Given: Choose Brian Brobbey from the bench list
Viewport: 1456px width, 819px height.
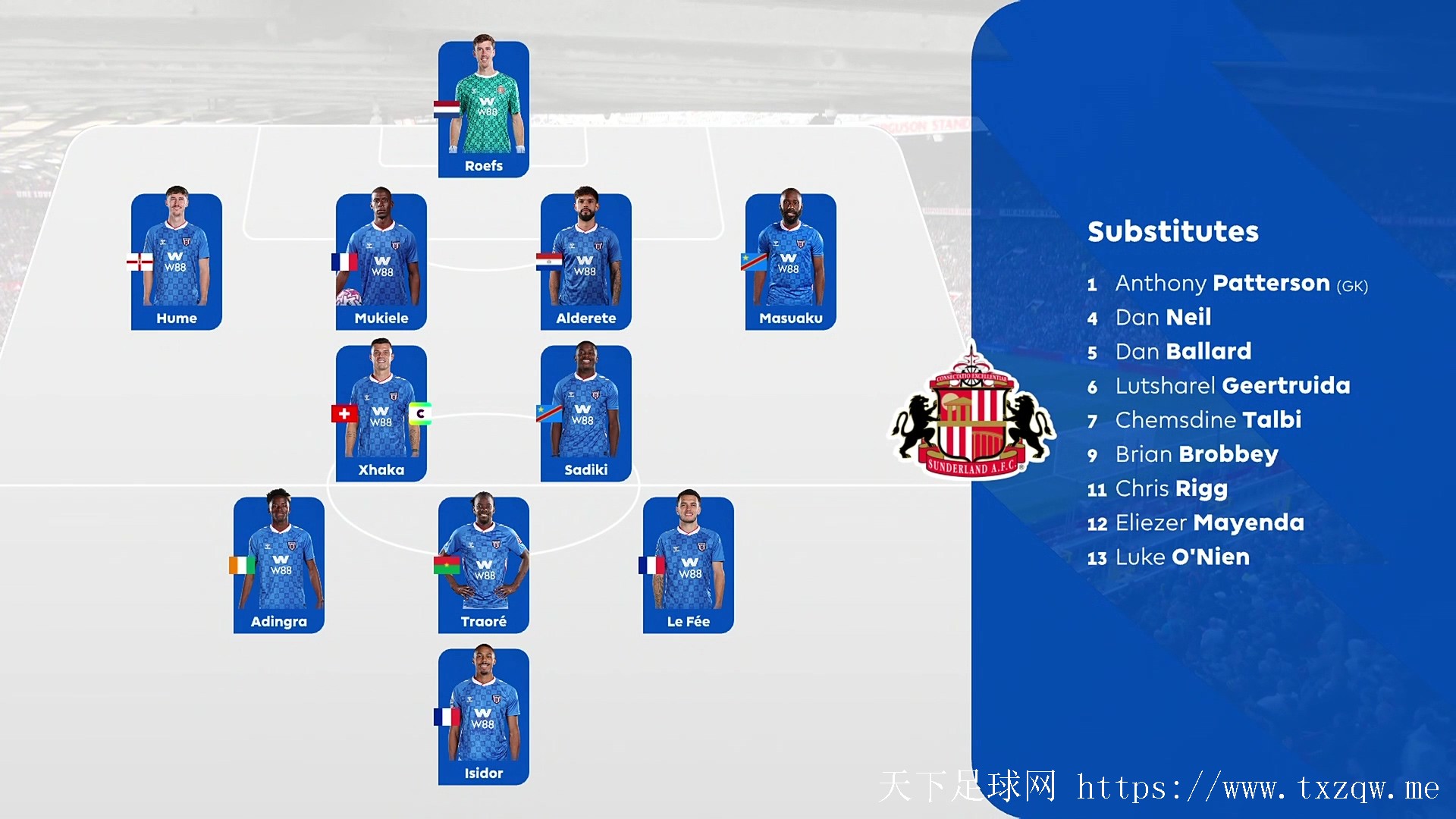Looking at the screenshot, I should tap(1196, 454).
